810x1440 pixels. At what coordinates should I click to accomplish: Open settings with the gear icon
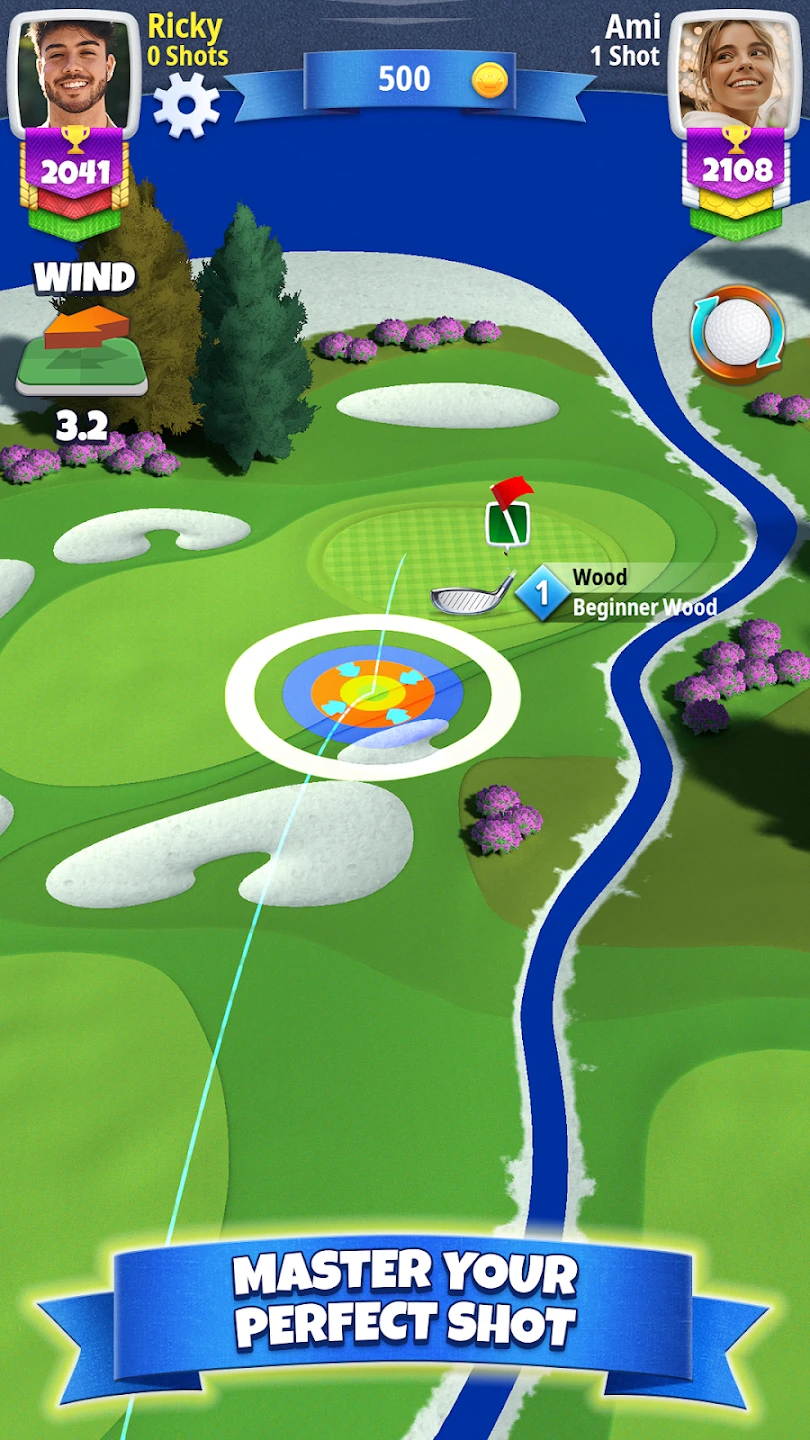click(186, 104)
